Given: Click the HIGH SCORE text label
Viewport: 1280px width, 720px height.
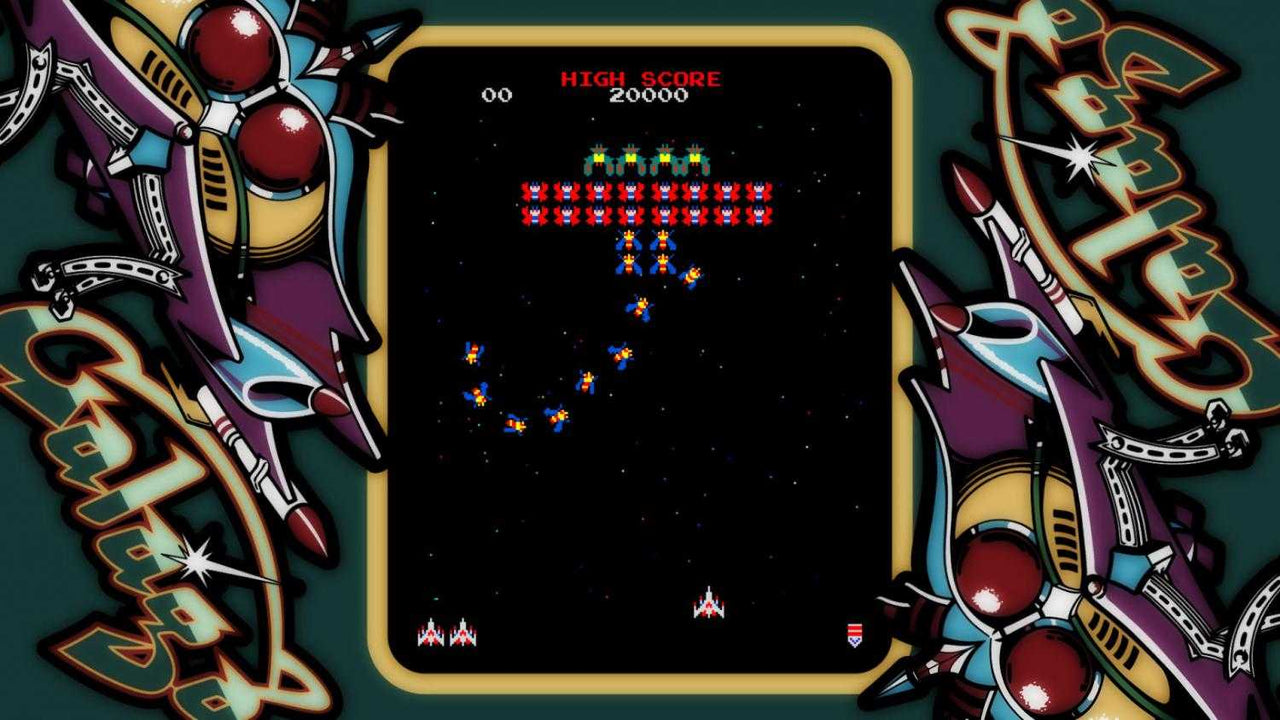Looking at the screenshot, I should pyautogui.click(x=639, y=76).
